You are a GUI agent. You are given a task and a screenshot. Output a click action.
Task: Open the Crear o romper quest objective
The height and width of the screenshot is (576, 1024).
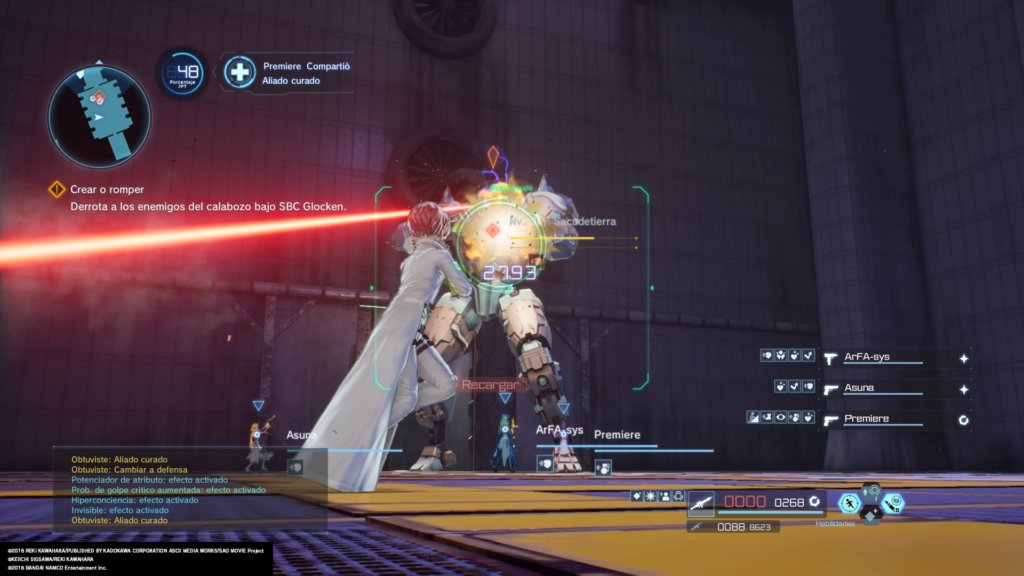(x=107, y=189)
